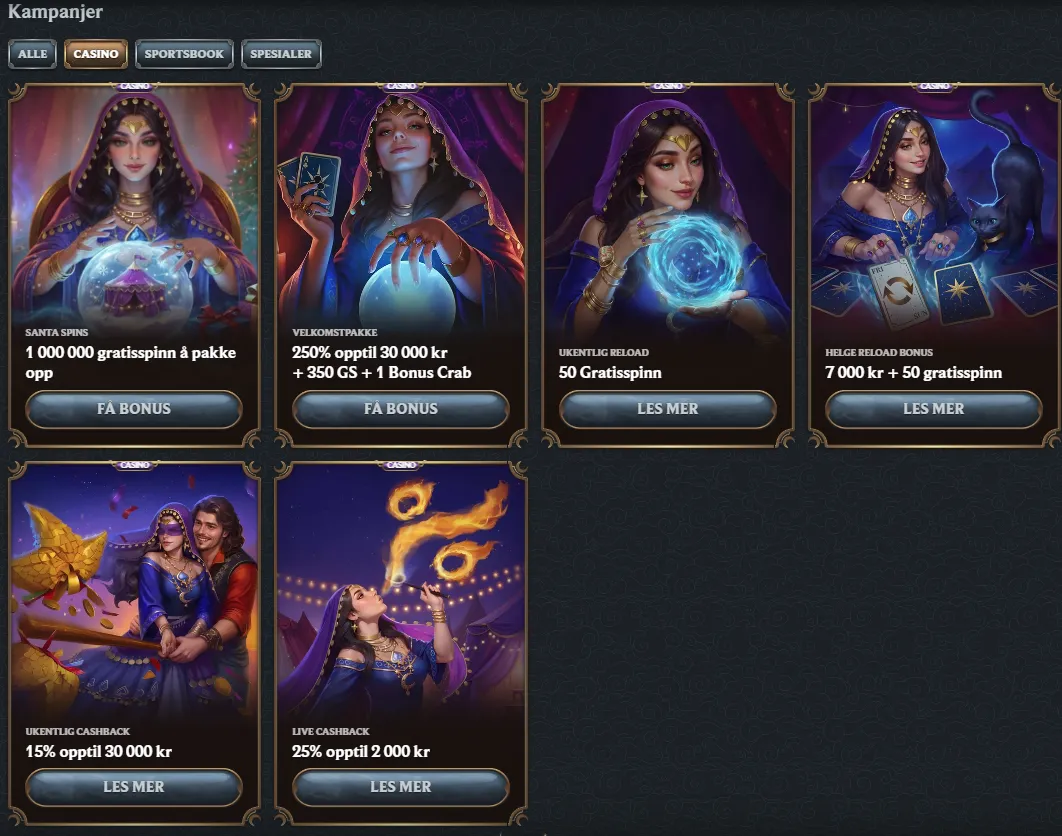Image resolution: width=1062 pixels, height=836 pixels.
Task: Show all campaigns with the Alle filter
Action: click(x=33, y=54)
